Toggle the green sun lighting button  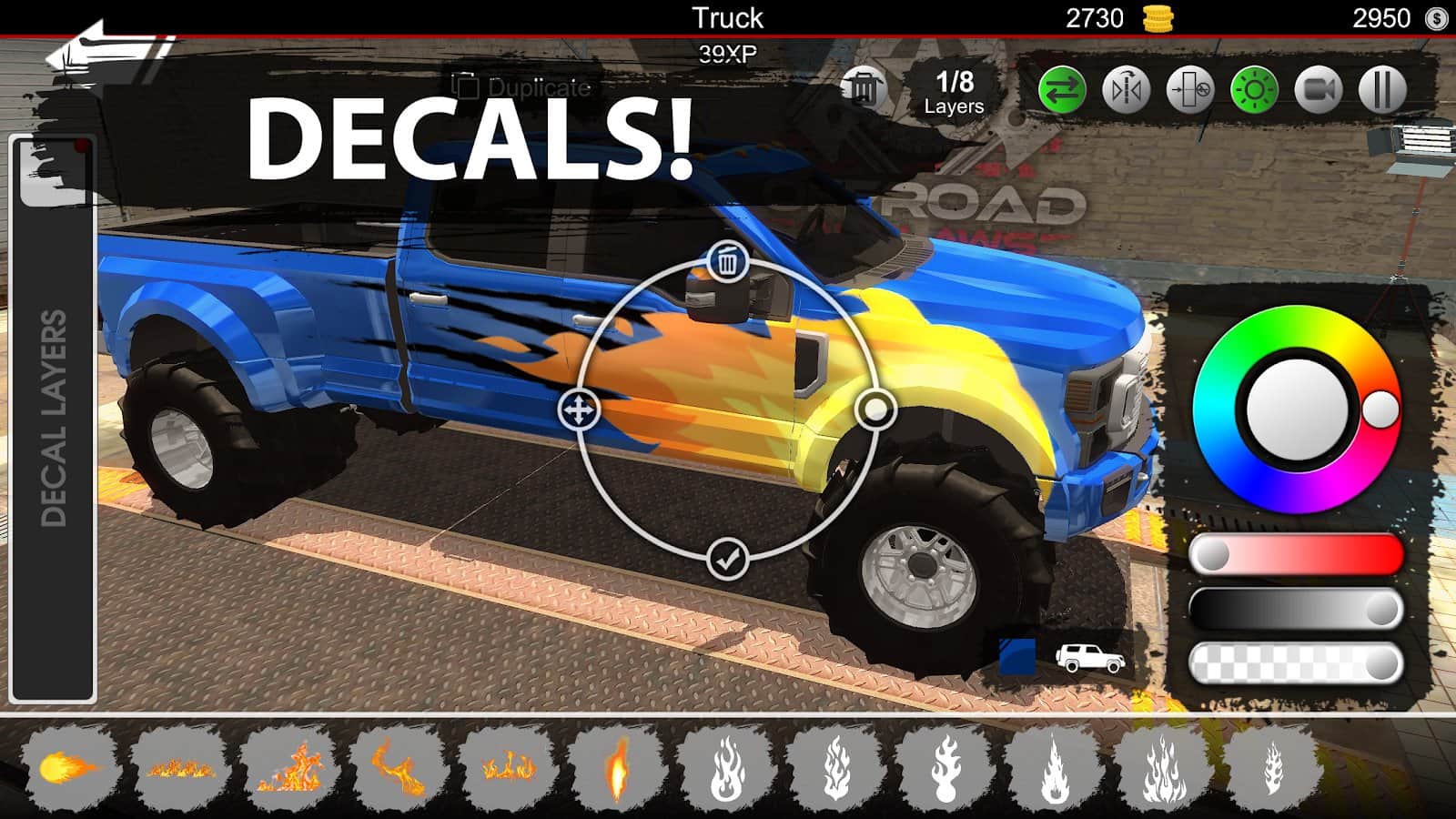[1254, 90]
